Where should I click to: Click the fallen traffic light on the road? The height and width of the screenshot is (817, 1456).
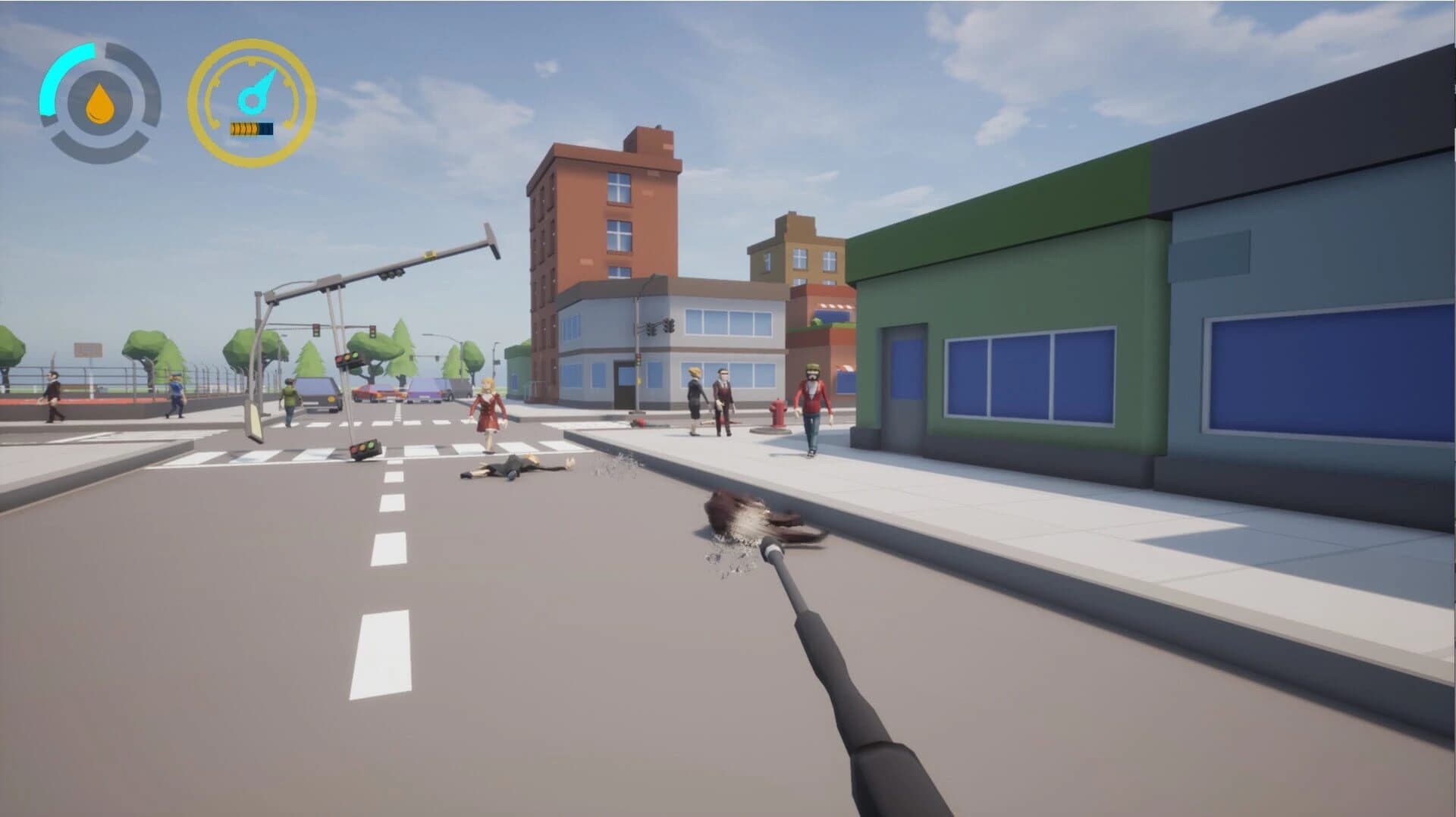[x=366, y=447]
